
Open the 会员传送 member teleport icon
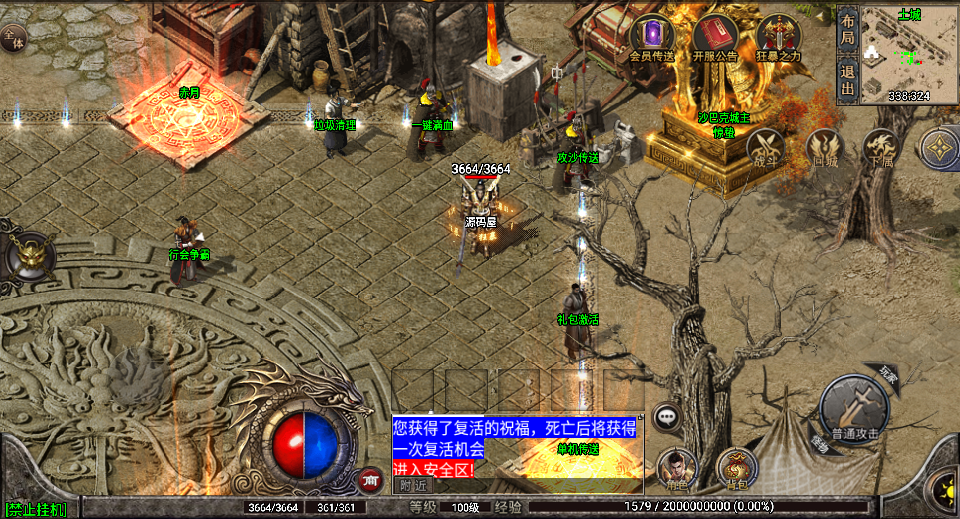pyautogui.click(x=653, y=36)
